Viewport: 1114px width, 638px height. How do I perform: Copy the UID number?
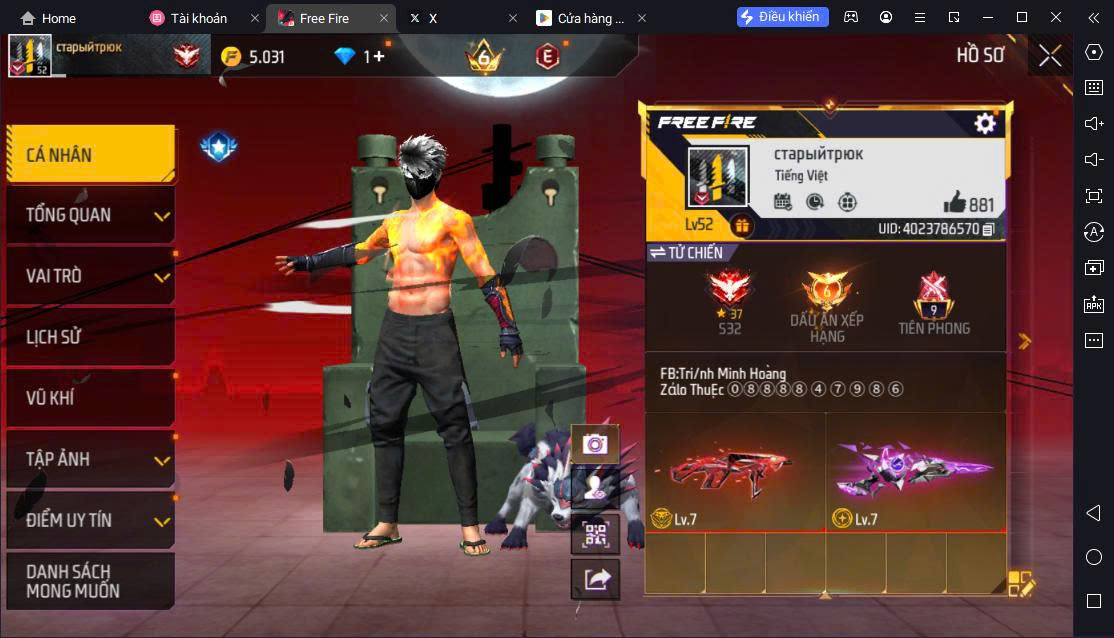(x=988, y=229)
